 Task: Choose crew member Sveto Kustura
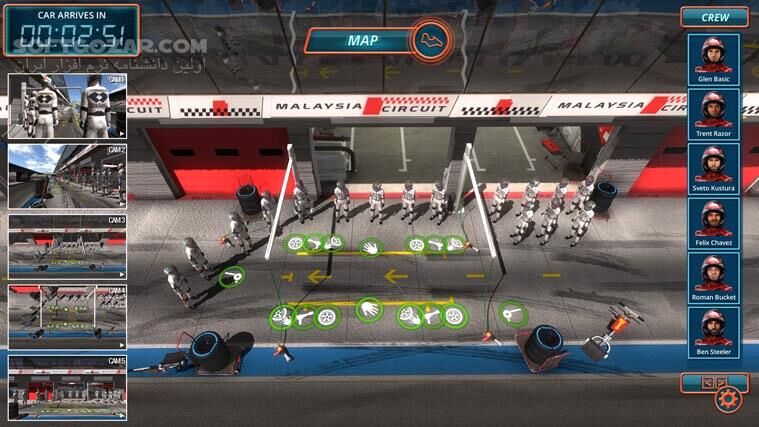714,168
